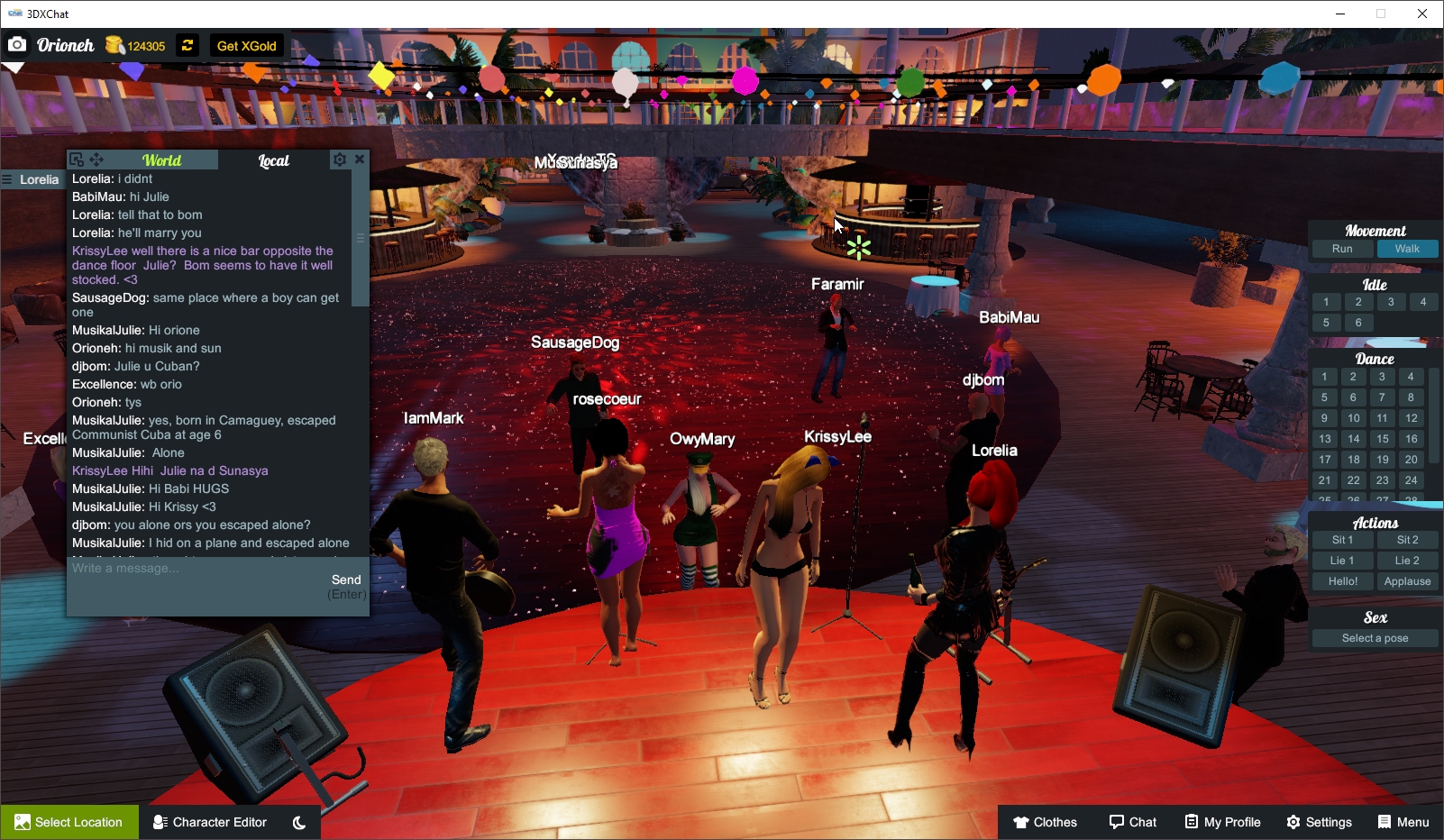The image size is (1444, 840).
Task: Open the Settings gear in bottom bar
Action: pyautogui.click(x=1319, y=821)
